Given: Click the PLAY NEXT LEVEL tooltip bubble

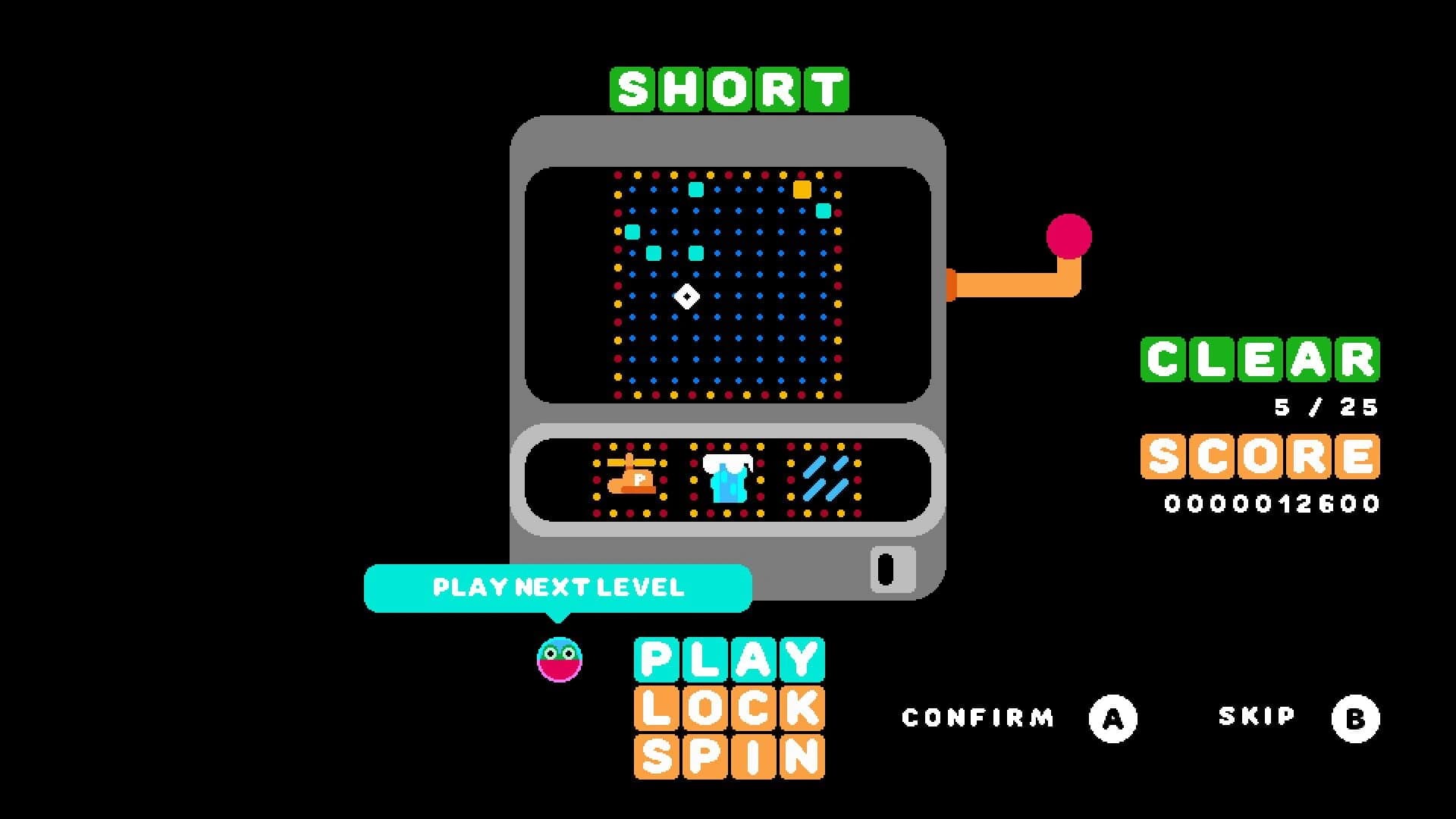Looking at the screenshot, I should point(559,586).
